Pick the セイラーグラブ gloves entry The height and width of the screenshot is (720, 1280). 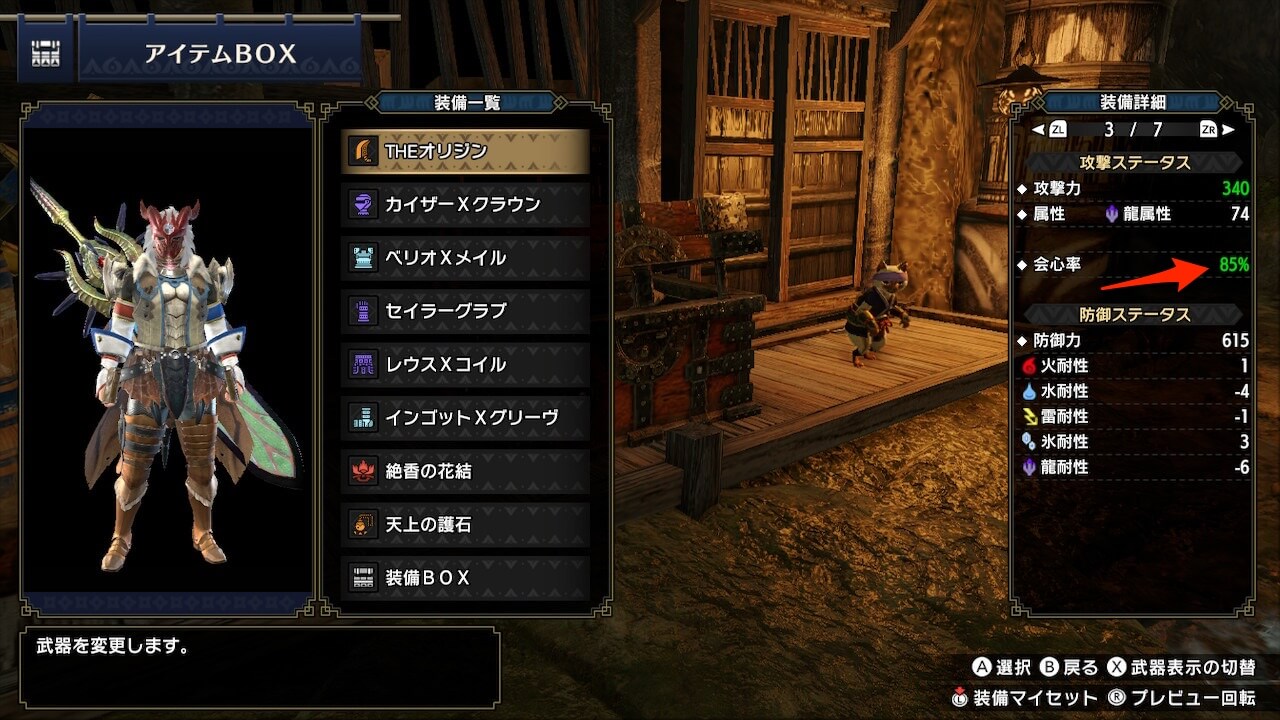pos(465,311)
